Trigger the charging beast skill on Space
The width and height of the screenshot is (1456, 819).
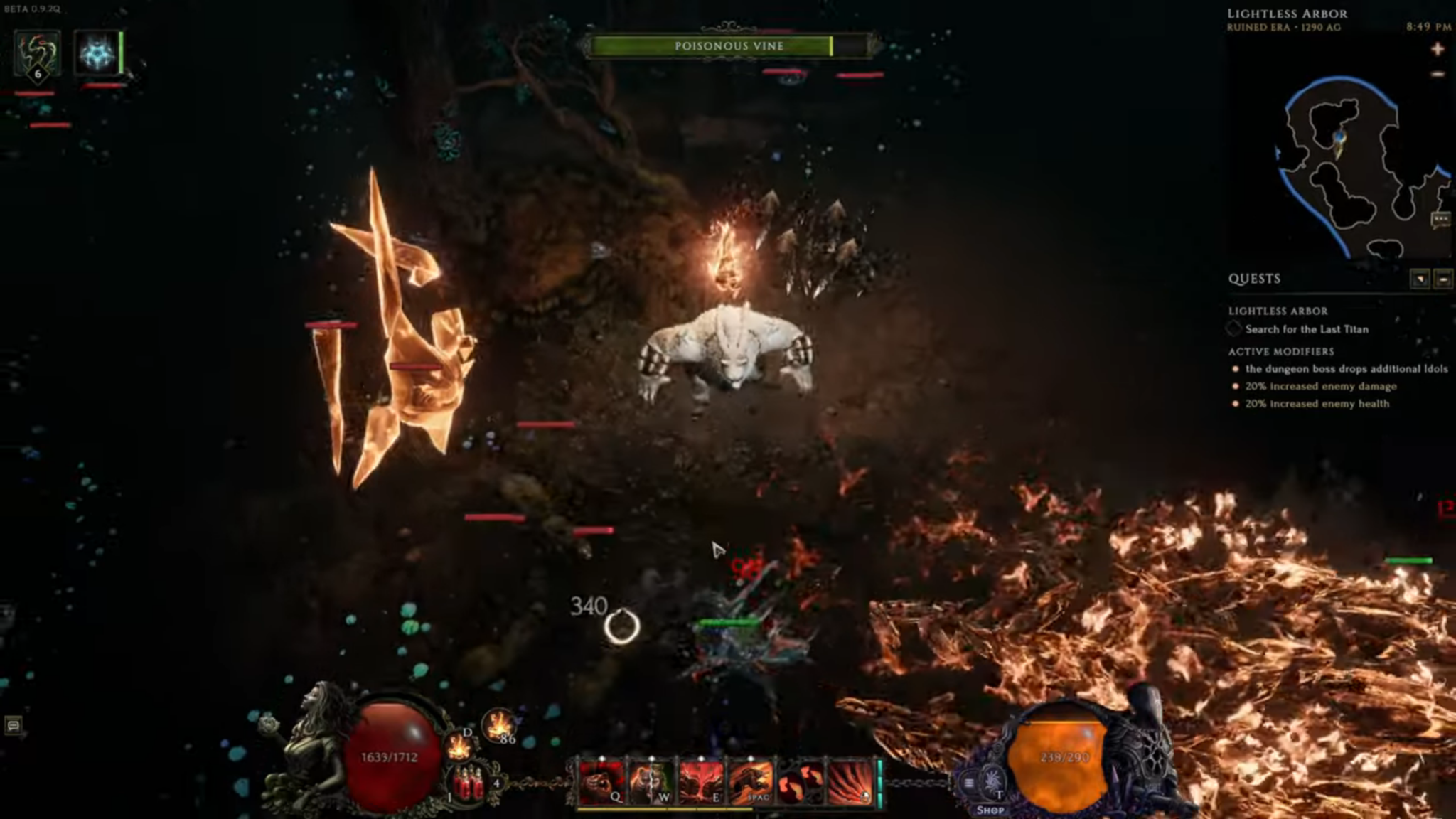coord(751,782)
